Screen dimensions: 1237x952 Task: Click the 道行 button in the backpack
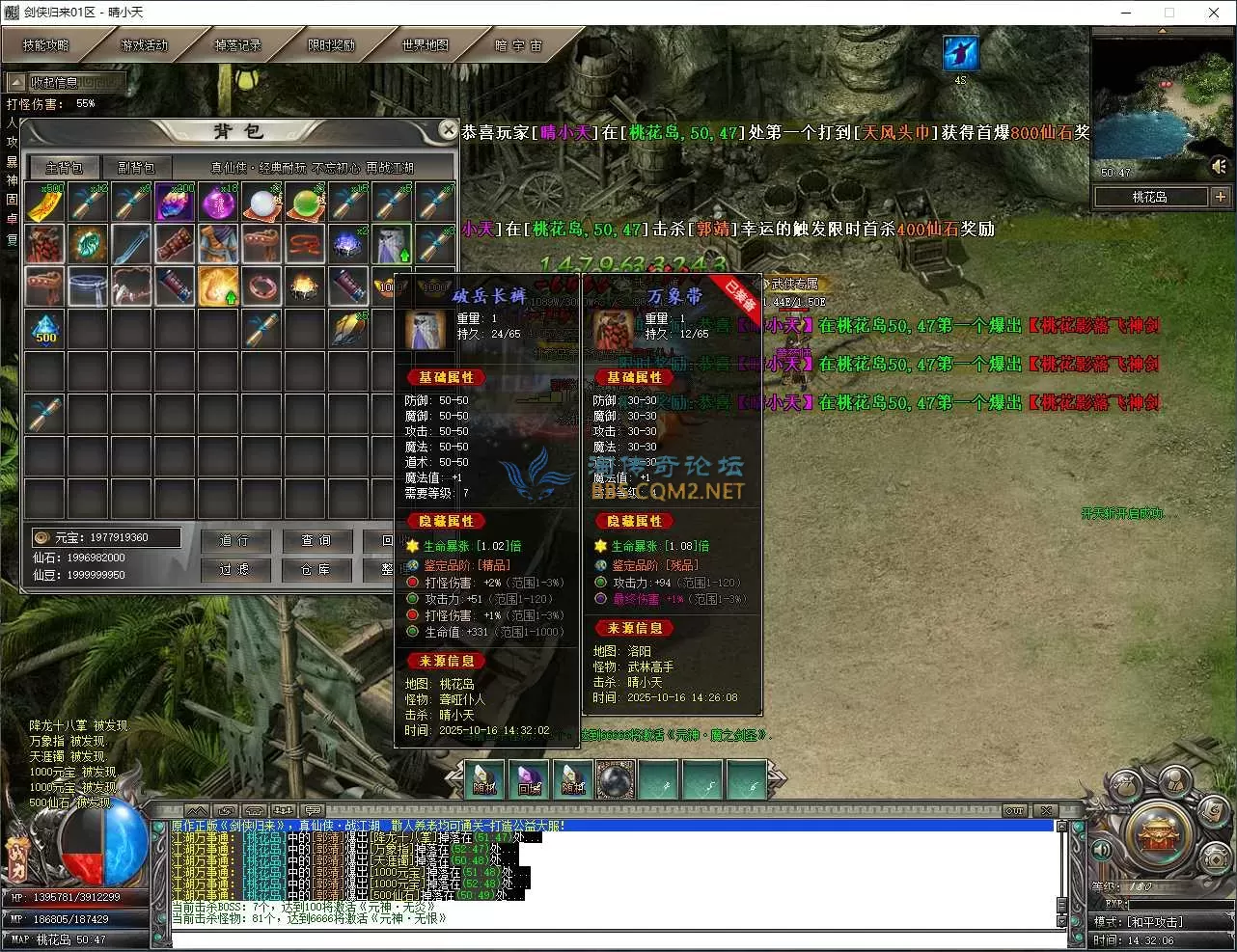234,541
